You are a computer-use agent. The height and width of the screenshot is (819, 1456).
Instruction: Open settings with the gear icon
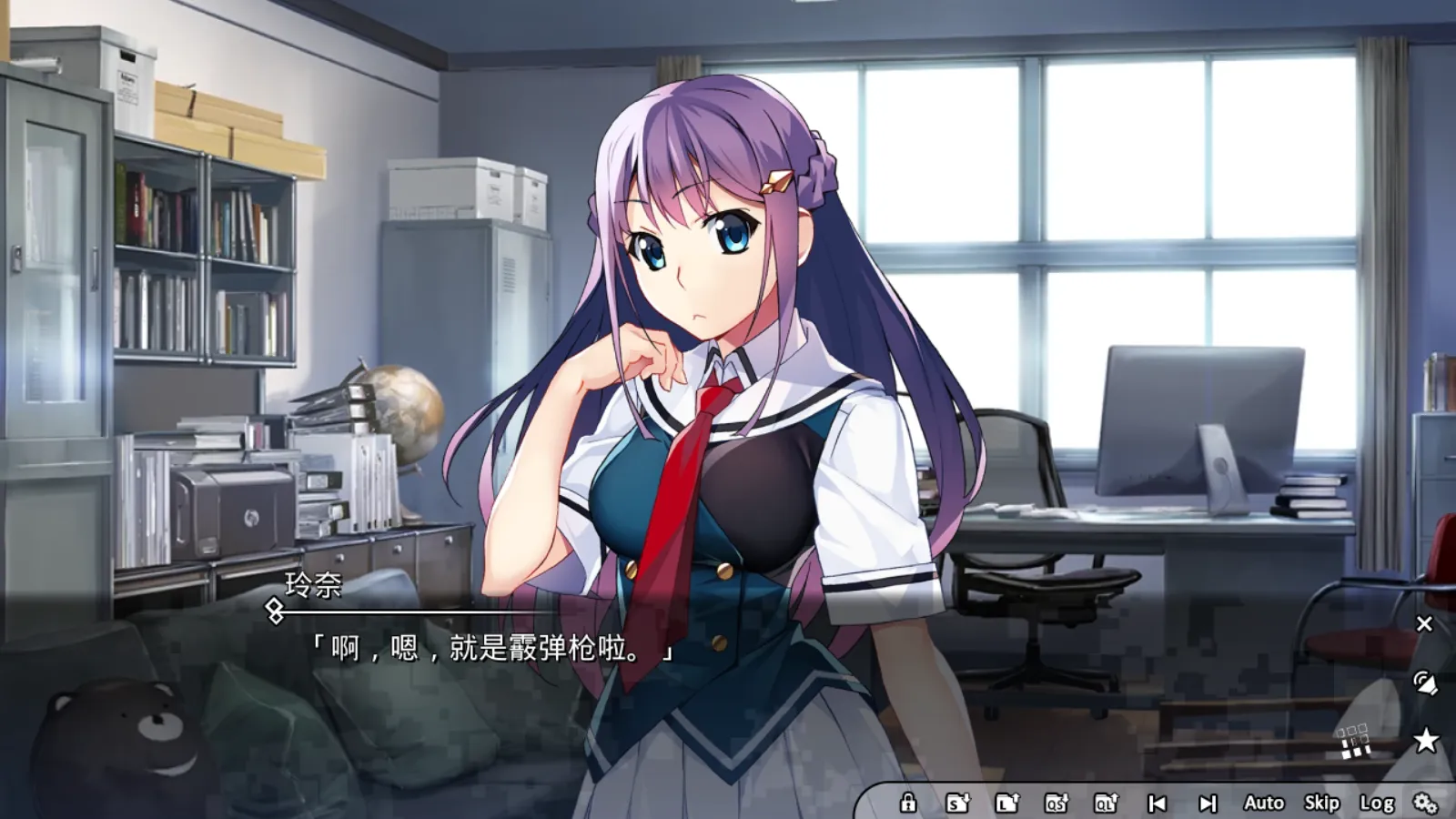[x=1422, y=804]
